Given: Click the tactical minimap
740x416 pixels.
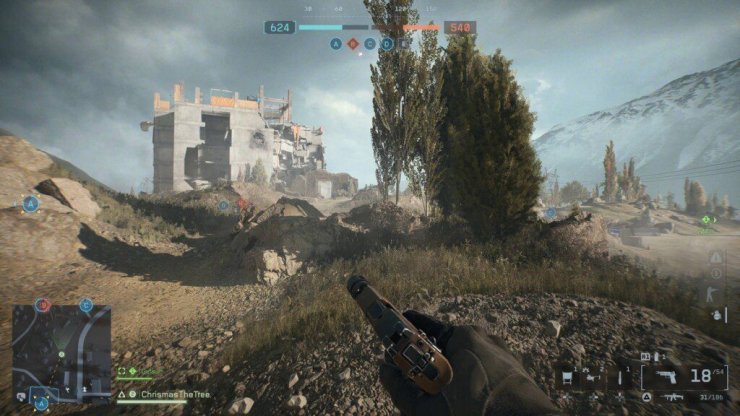Looking at the screenshot, I should coord(61,352).
